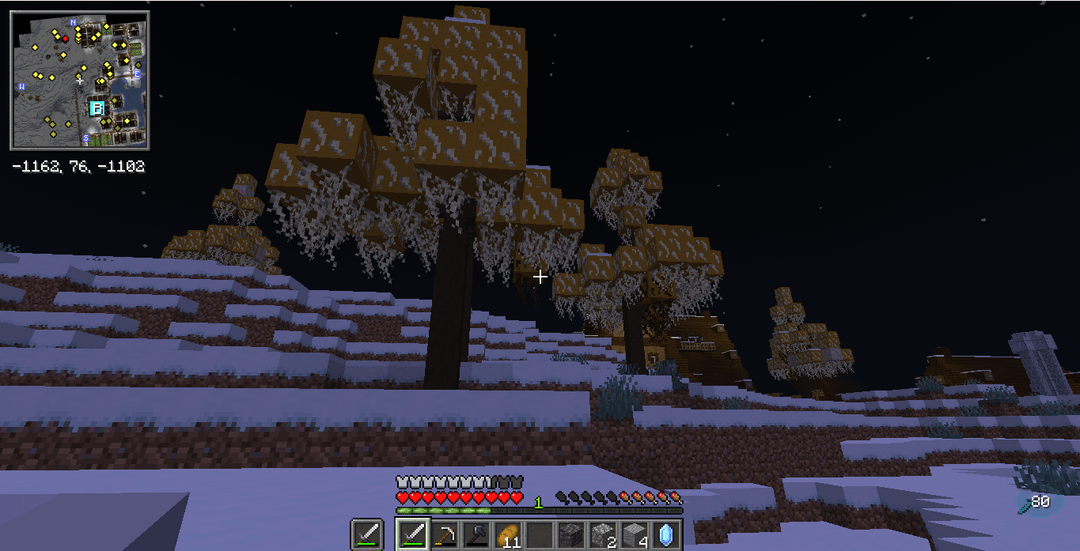Choose the dark axe in the hotbar
This screenshot has height=551, width=1080.
(476, 535)
